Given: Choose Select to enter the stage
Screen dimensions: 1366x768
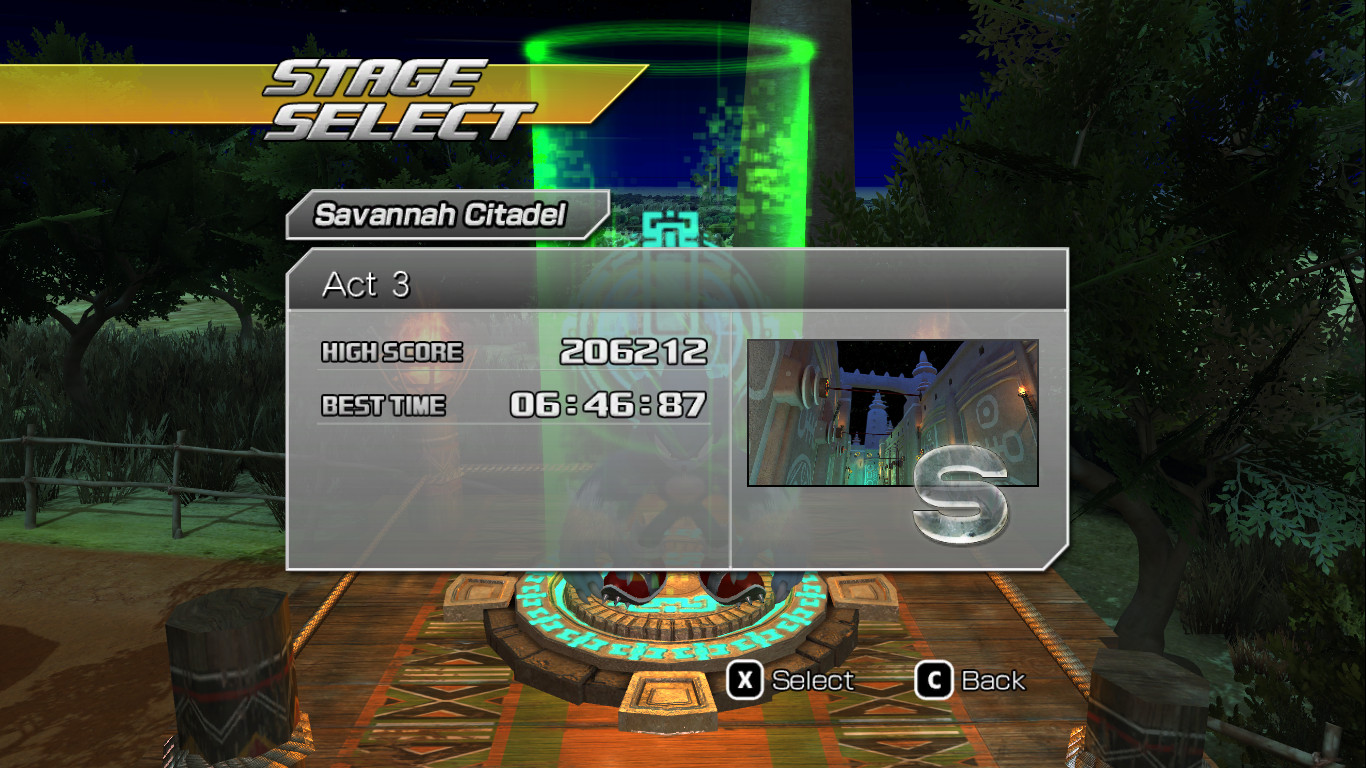Looking at the screenshot, I should tap(810, 680).
